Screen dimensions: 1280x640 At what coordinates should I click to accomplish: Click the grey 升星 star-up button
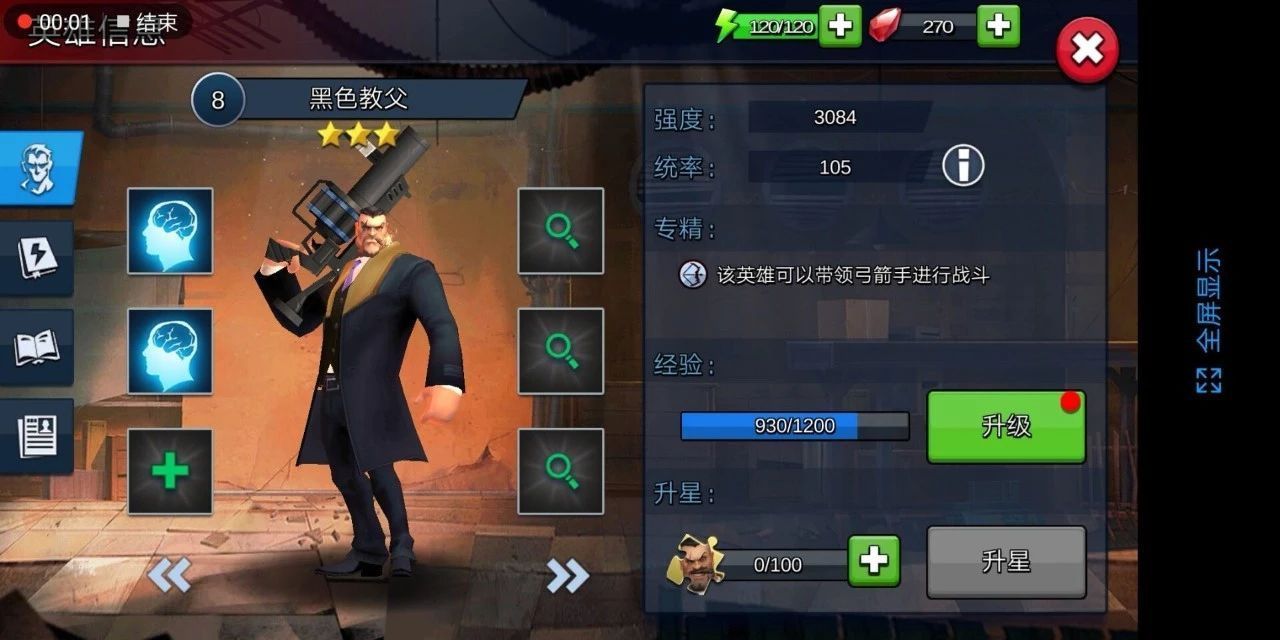1006,562
